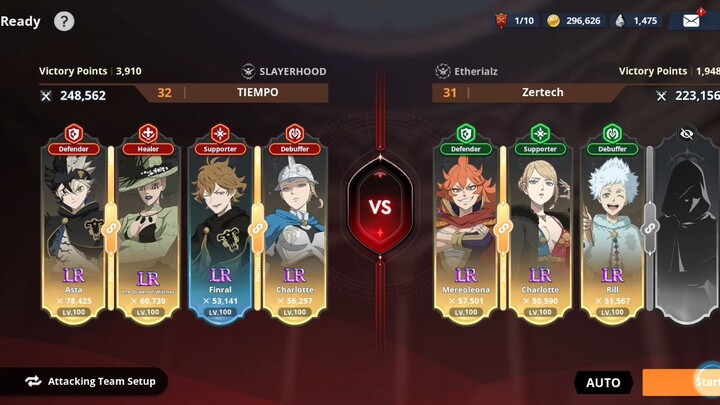Screen dimensions: 720x405
Task: Open the mail inbox envelope
Action: point(691,20)
